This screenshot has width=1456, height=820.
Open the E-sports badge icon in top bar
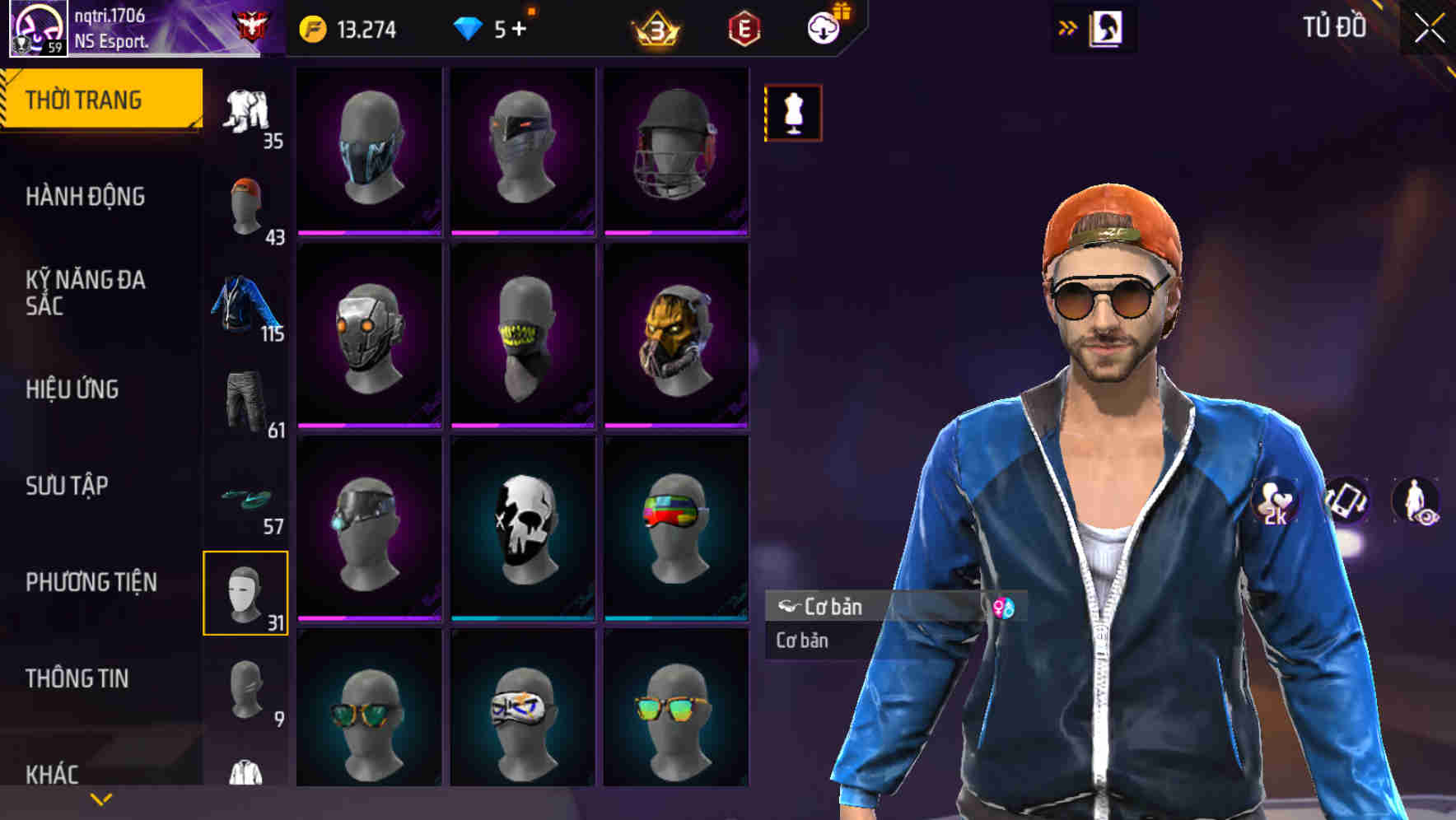pos(743,29)
